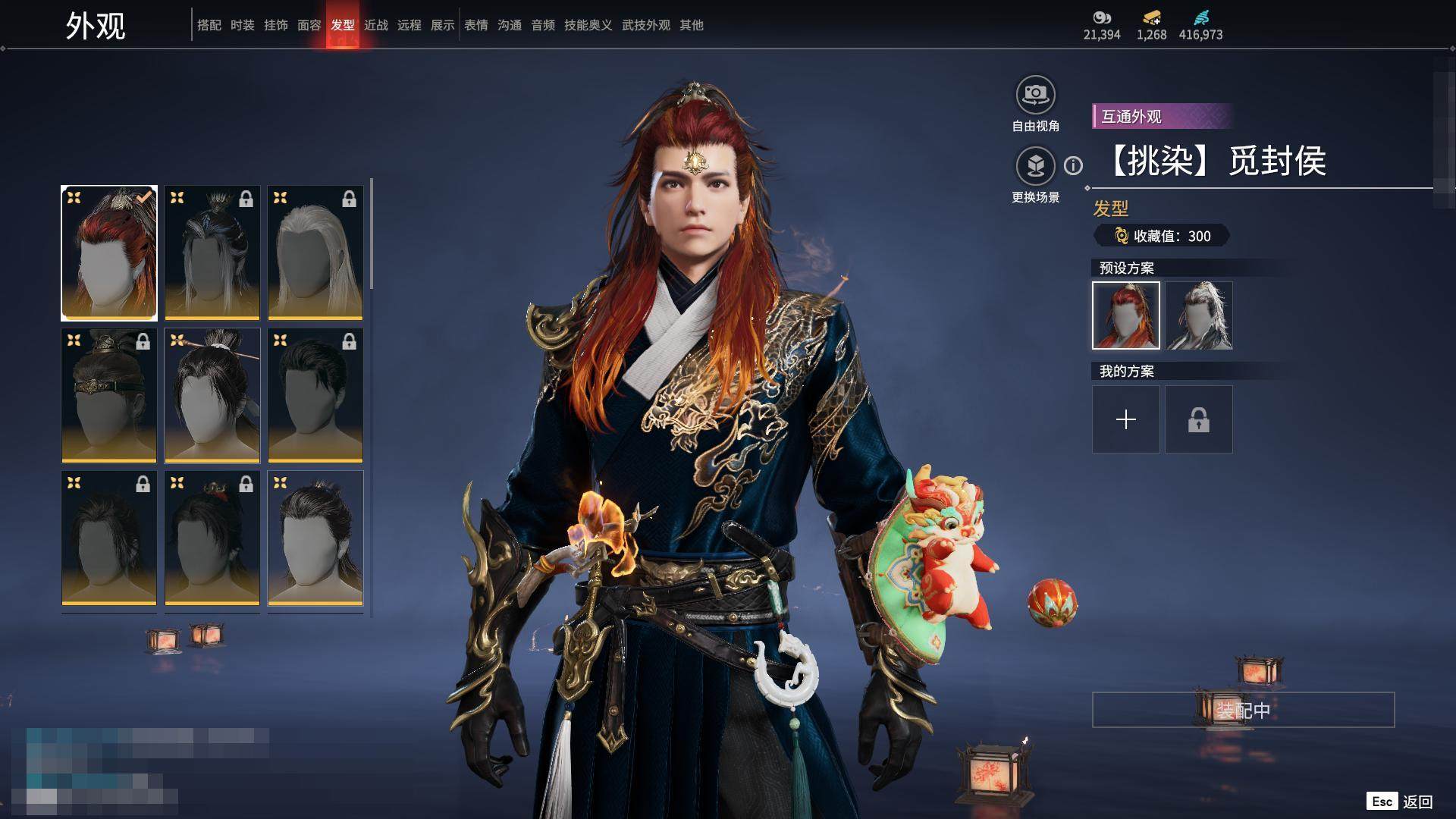Switch to the 表情 emote tab
Viewport: 1456px width, 819px height.
[475, 25]
